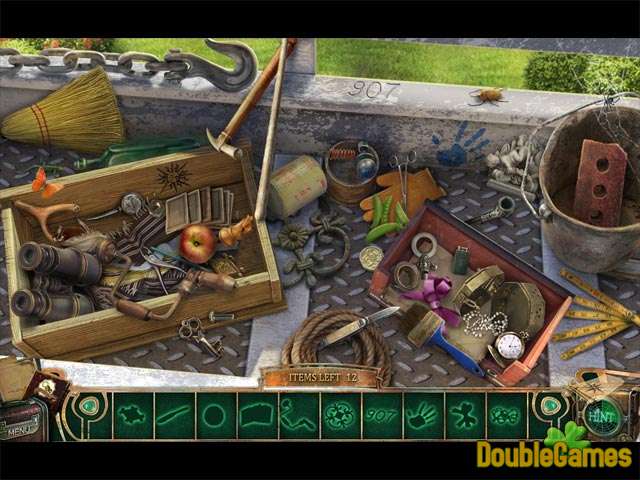Use the Hint button
Viewport: 640px width, 480px height.
click(x=600, y=414)
